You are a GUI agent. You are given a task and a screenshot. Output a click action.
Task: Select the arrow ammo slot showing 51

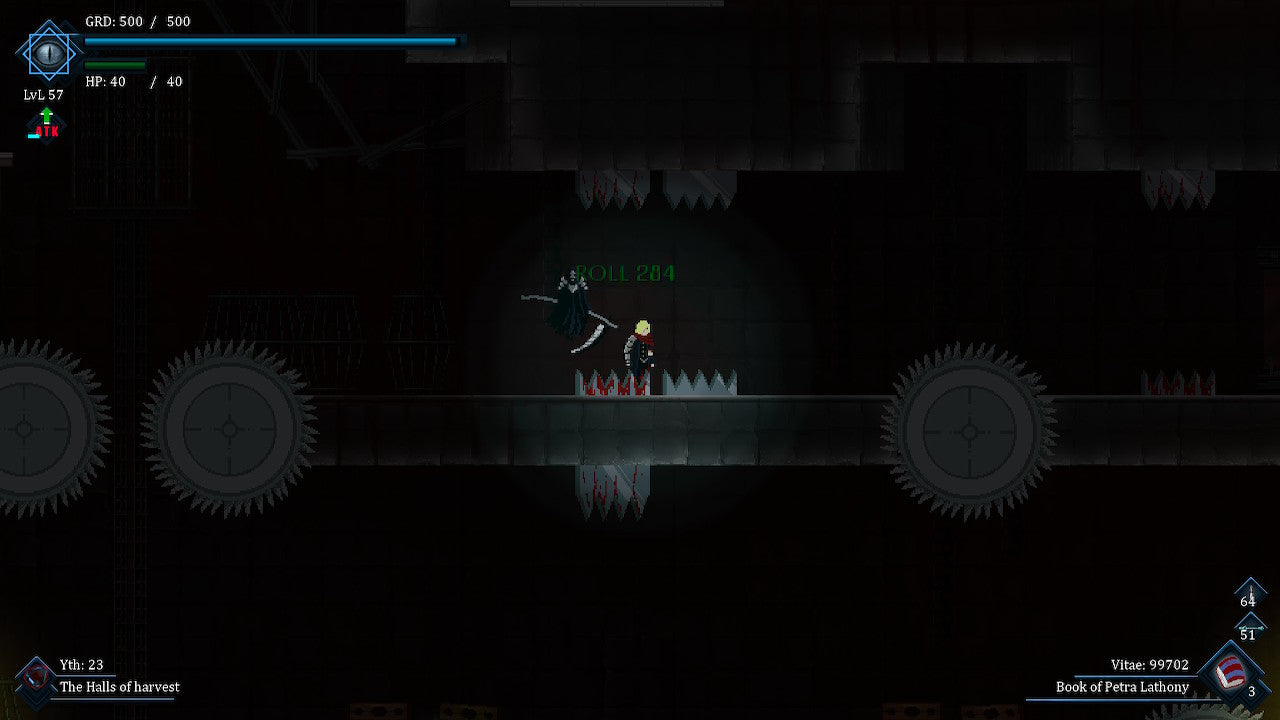tap(1248, 628)
